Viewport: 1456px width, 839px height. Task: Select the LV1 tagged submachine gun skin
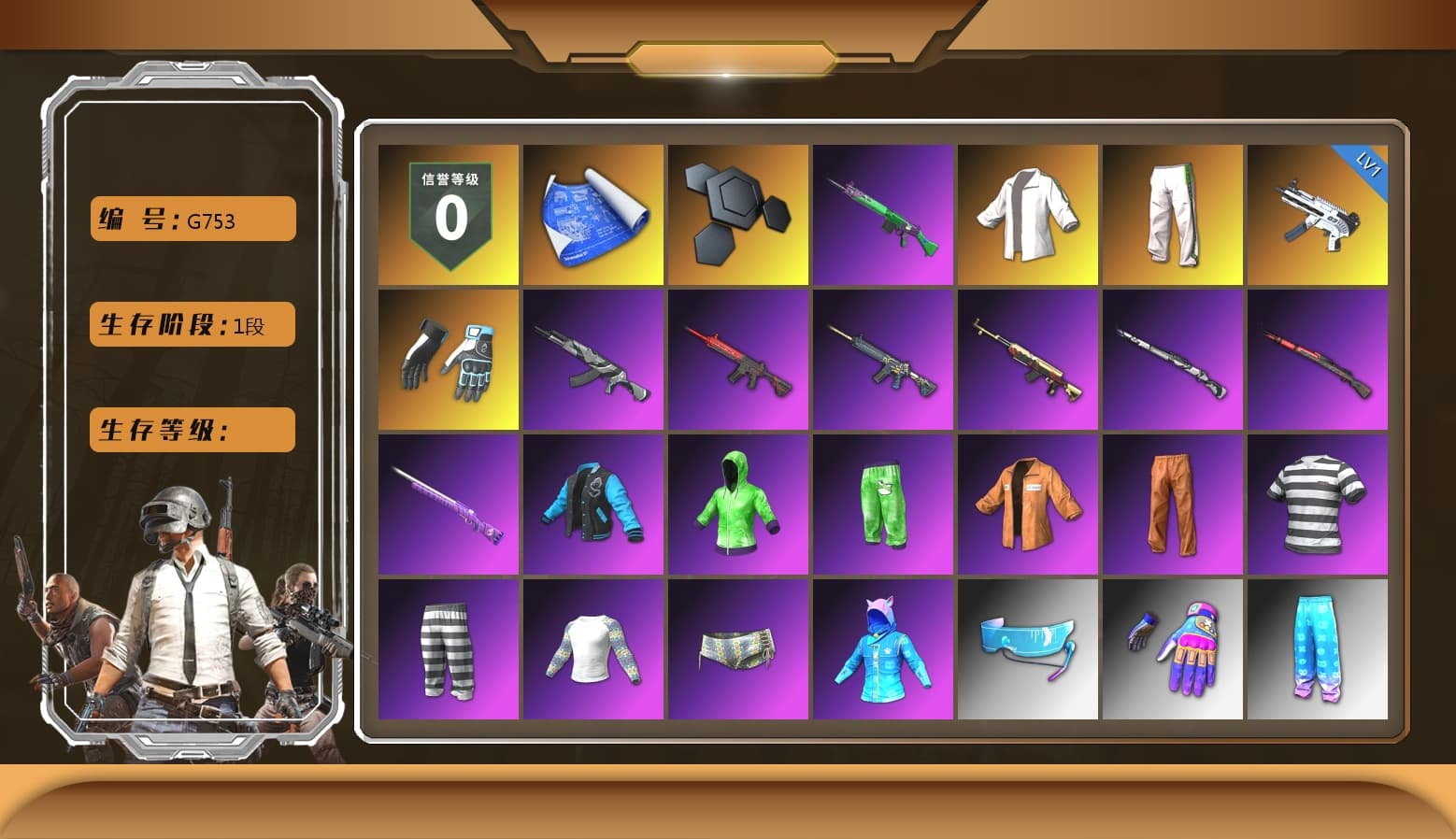[x=1319, y=213]
